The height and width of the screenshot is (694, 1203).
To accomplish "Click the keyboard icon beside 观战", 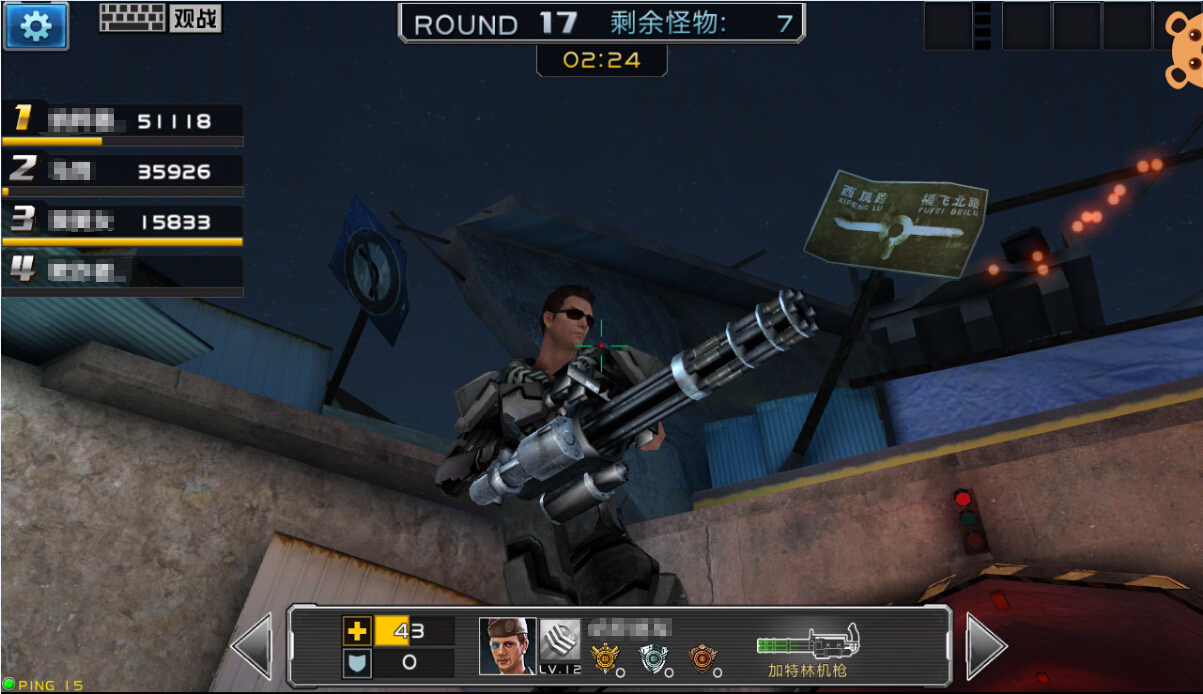I will [132, 18].
